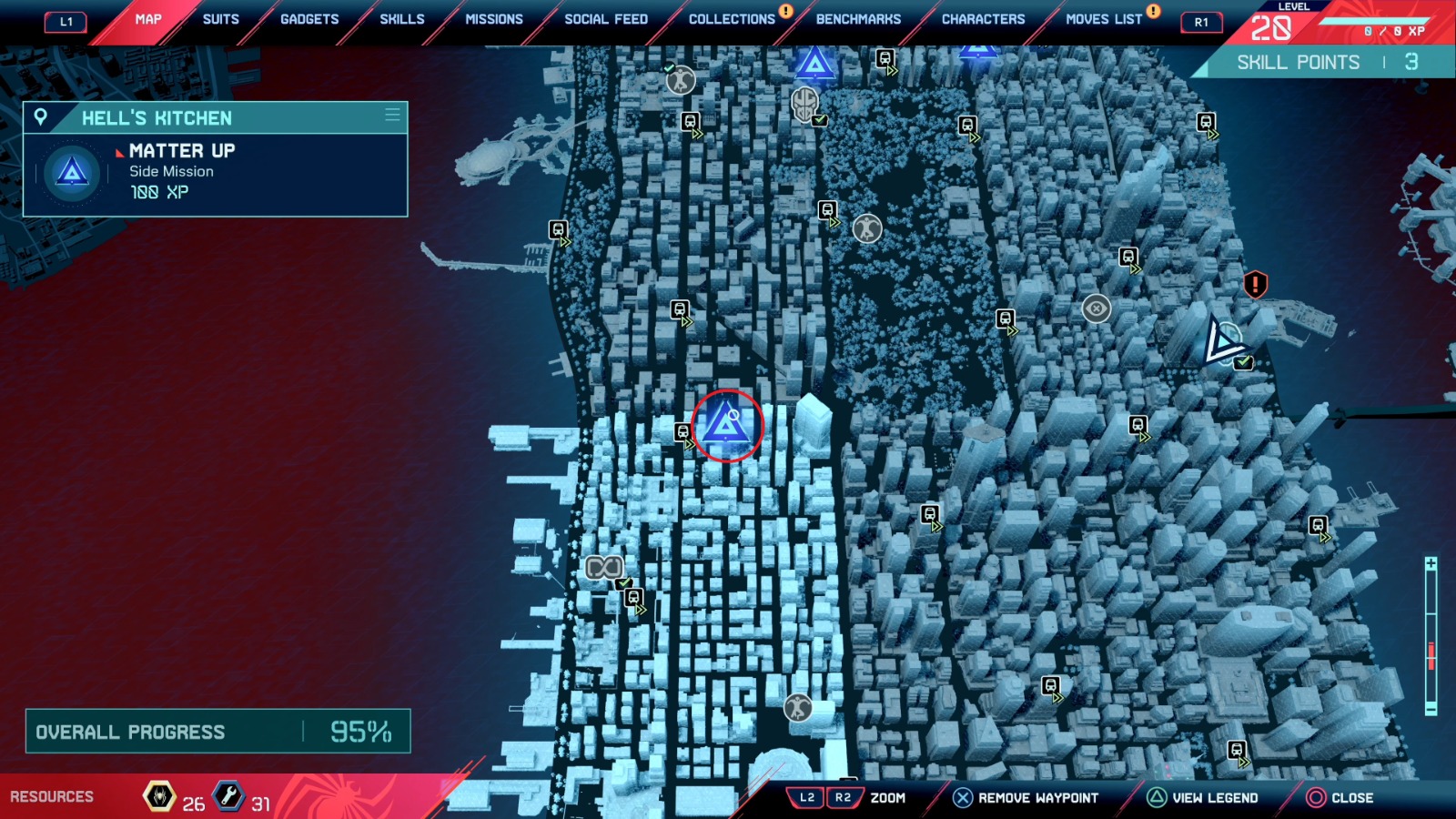The width and height of the screenshot is (1456, 819).
Task: Select a subway fast travel station icon near Hell's Kitchen
Action: pos(682,432)
